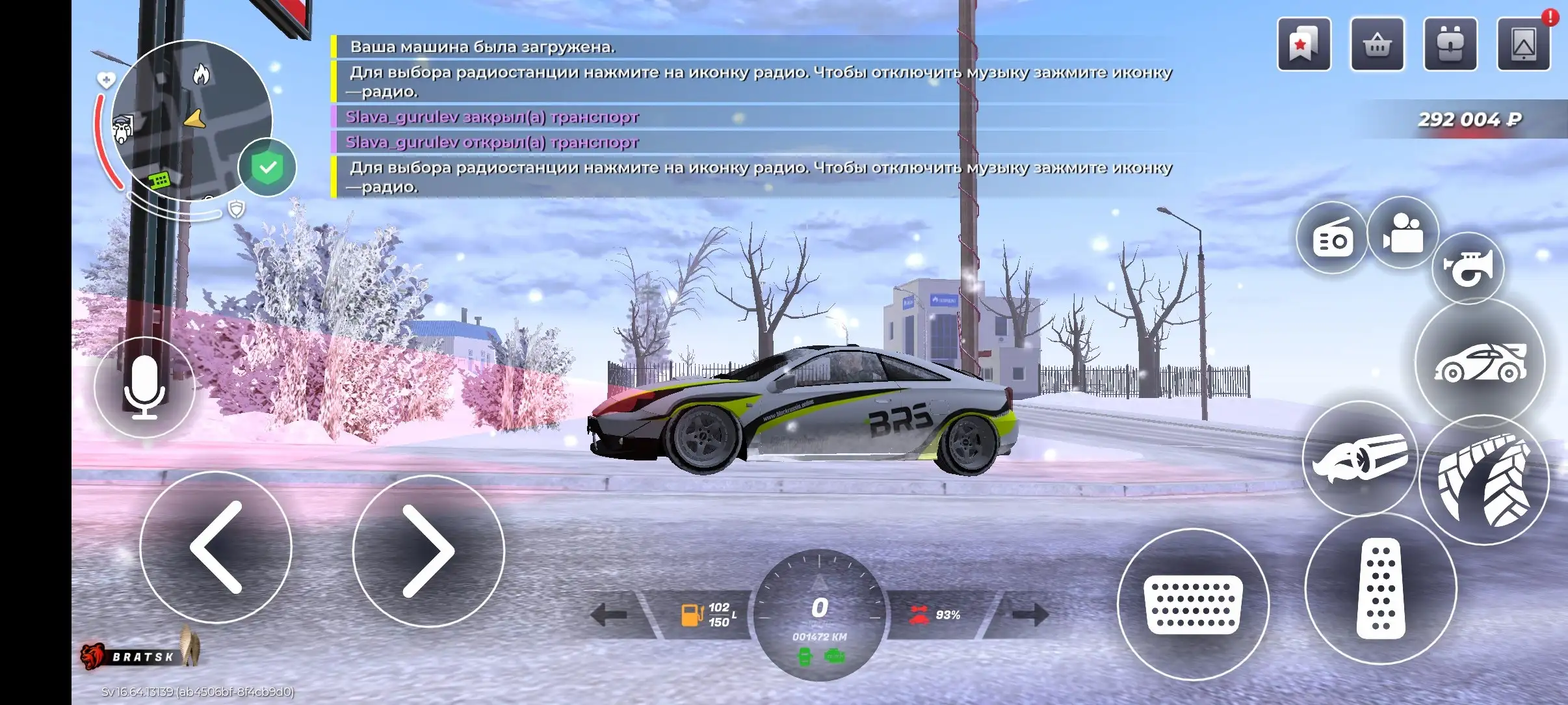The width and height of the screenshot is (1568, 705).
Task: Activate the nitro boost button
Action: tap(1359, 459)
